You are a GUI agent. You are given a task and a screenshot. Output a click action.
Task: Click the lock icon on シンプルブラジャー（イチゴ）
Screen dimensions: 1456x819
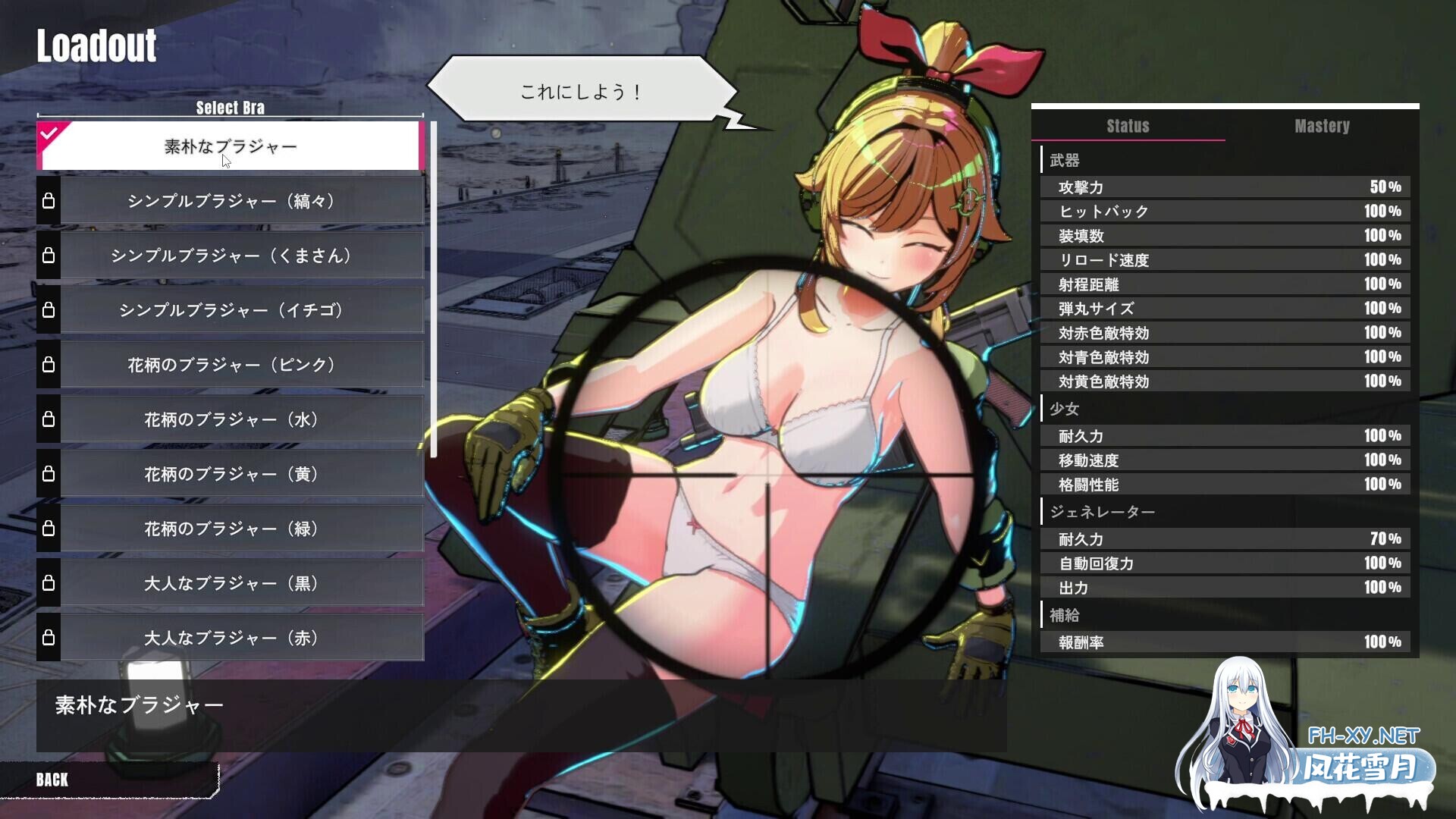[x=50, y=310]
